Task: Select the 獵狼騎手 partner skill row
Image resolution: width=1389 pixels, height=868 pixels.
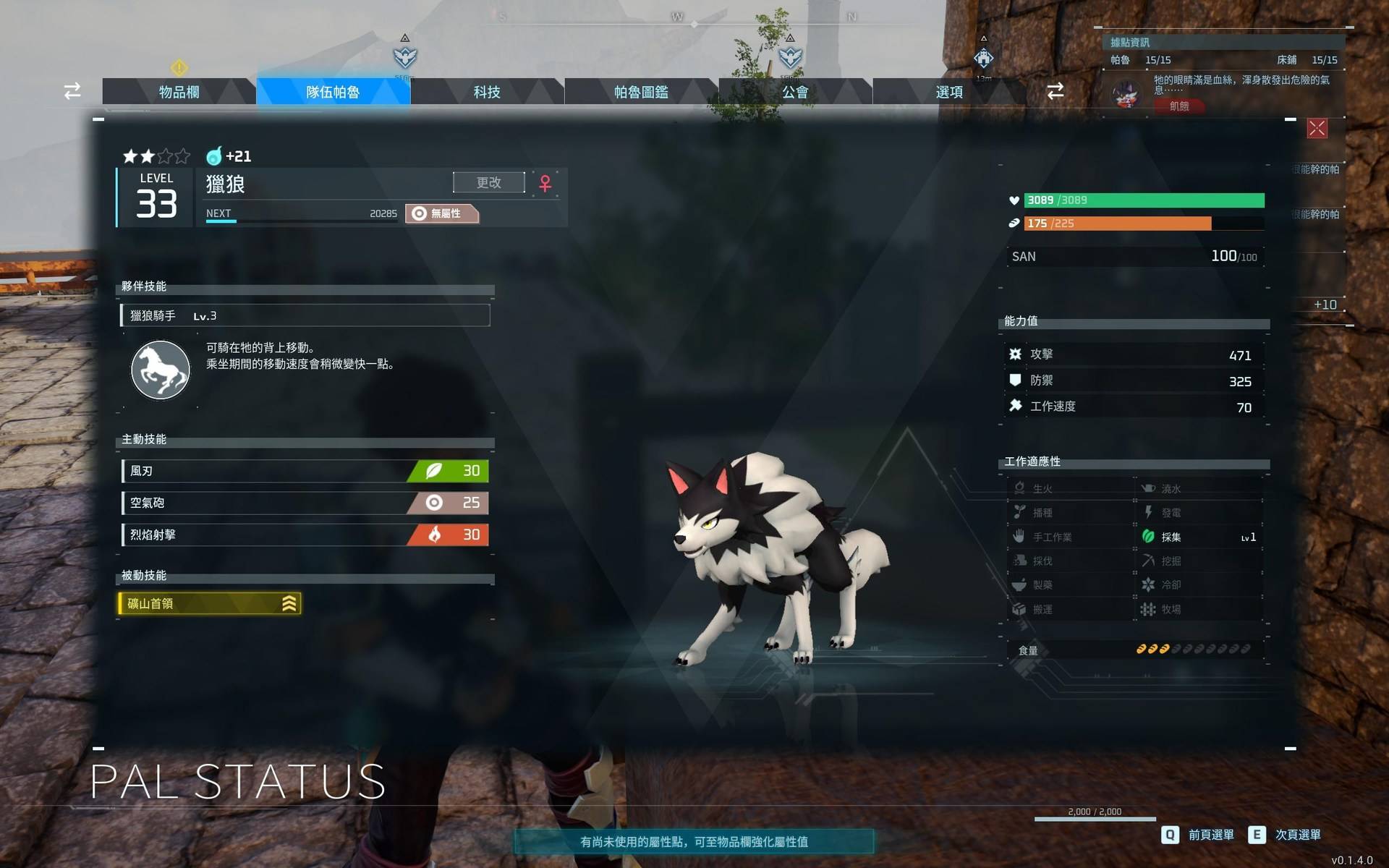Action: tap(305, 315)
